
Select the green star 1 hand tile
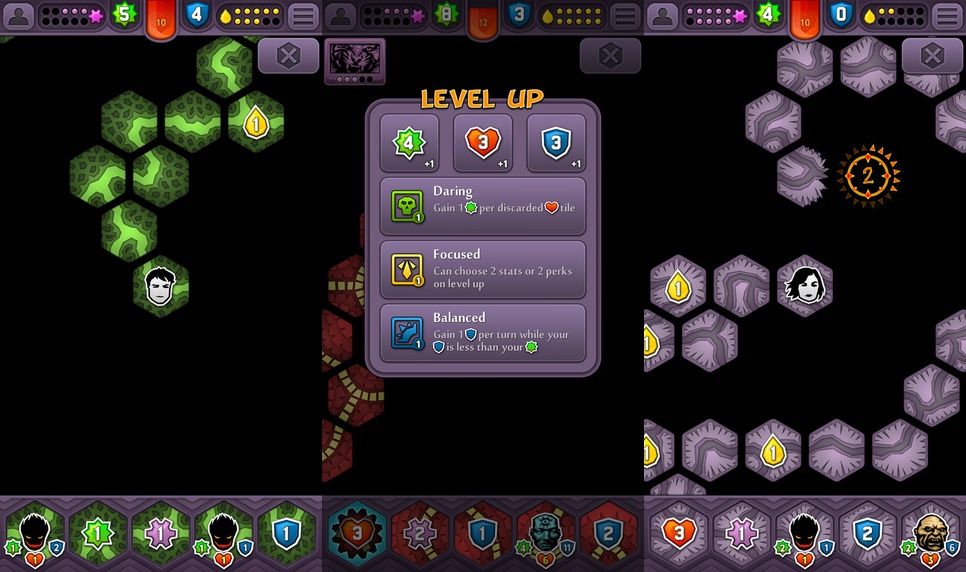click(x=96, y=532)
